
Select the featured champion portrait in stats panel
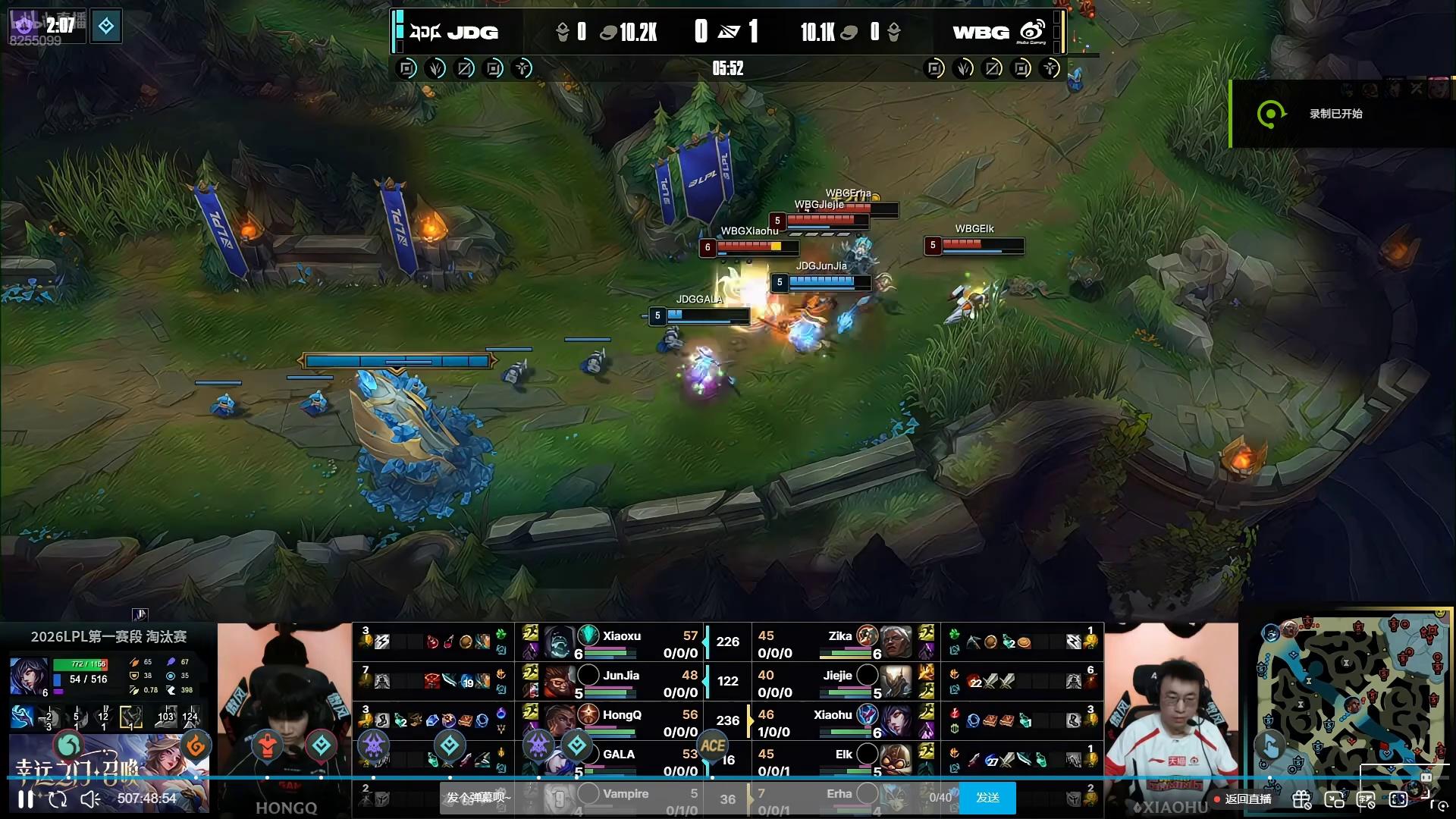click(x=29, y=676)
